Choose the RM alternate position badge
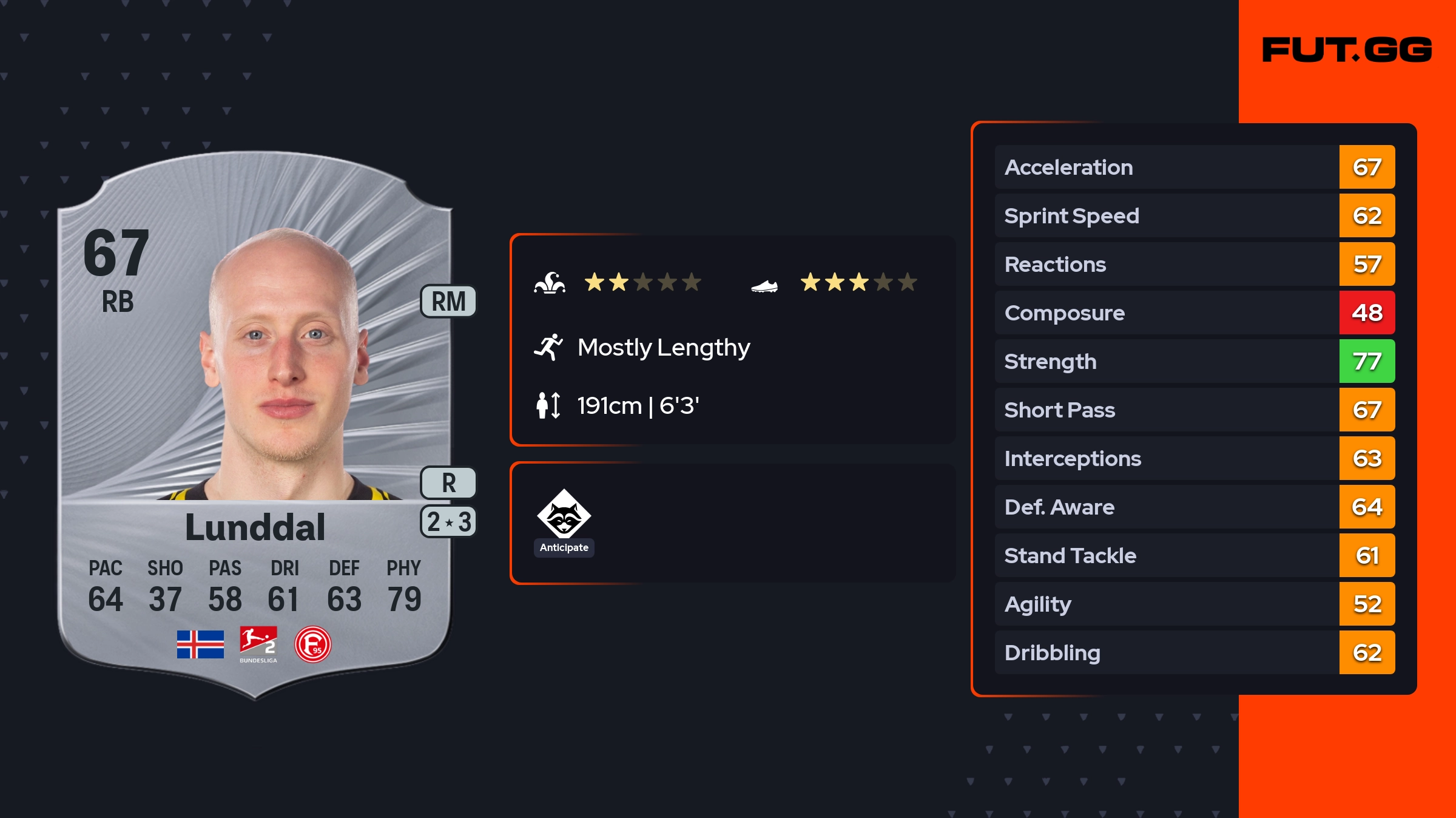The width and height of the screenshot is (1456, 818). pyautogui.click(x=448, y=302)
